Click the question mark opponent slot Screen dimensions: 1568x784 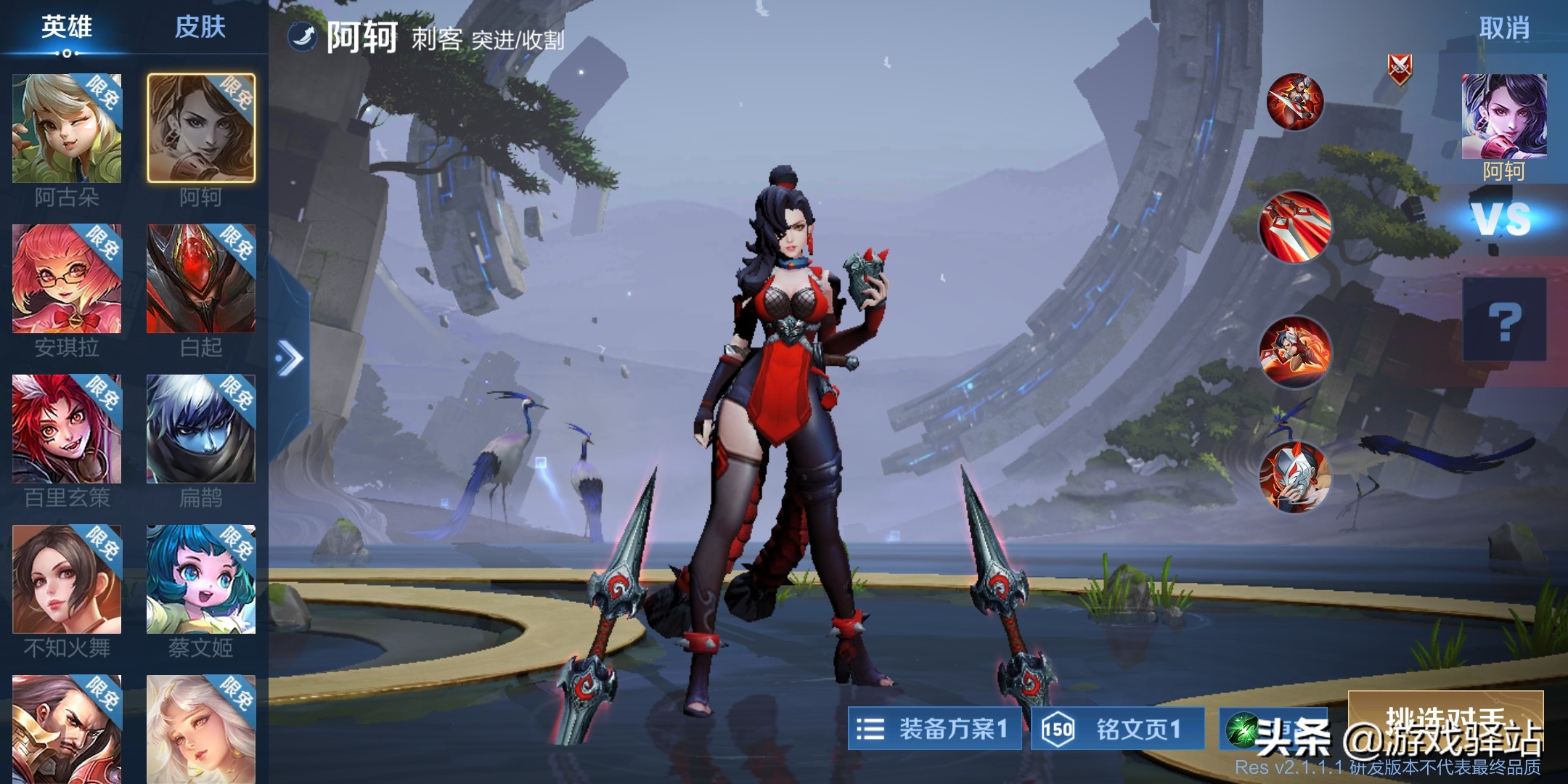pos(1504,320)
